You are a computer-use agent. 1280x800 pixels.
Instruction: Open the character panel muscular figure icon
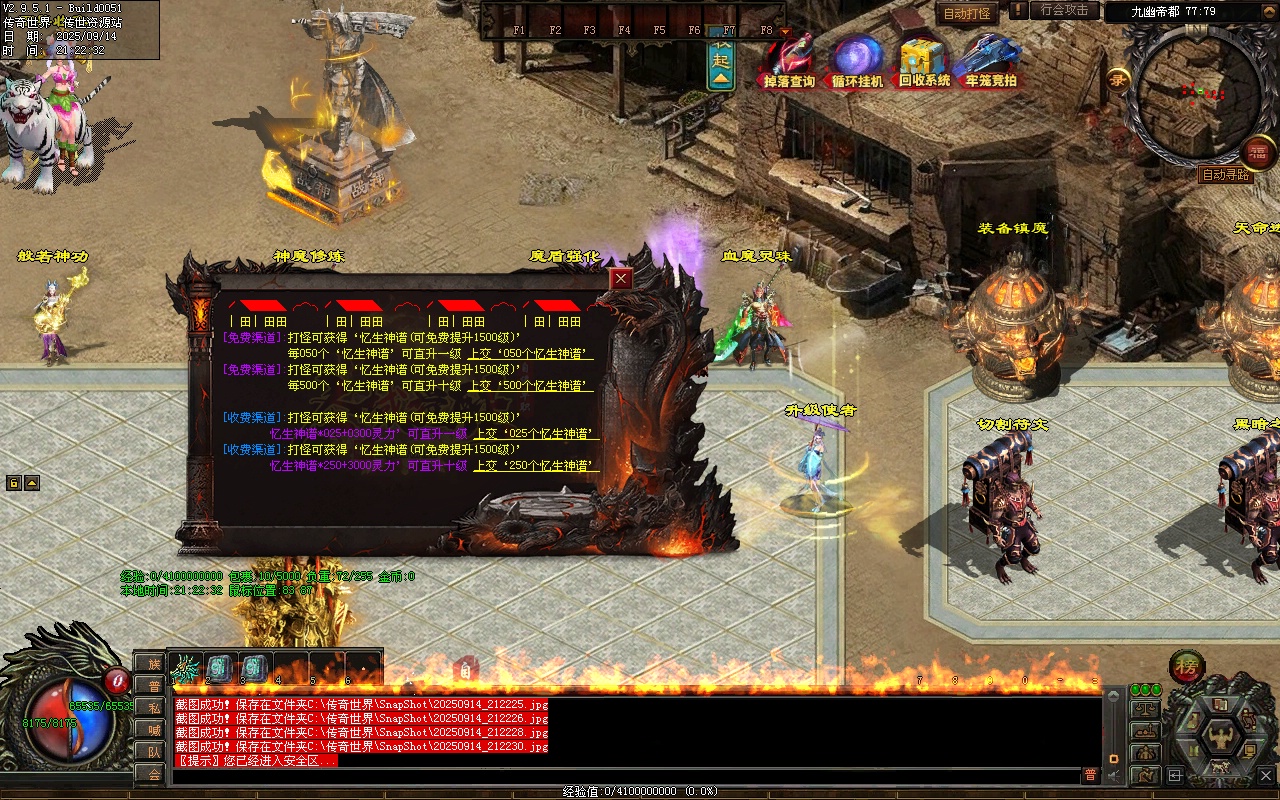pyautogui.click(x=1220, y=737)
